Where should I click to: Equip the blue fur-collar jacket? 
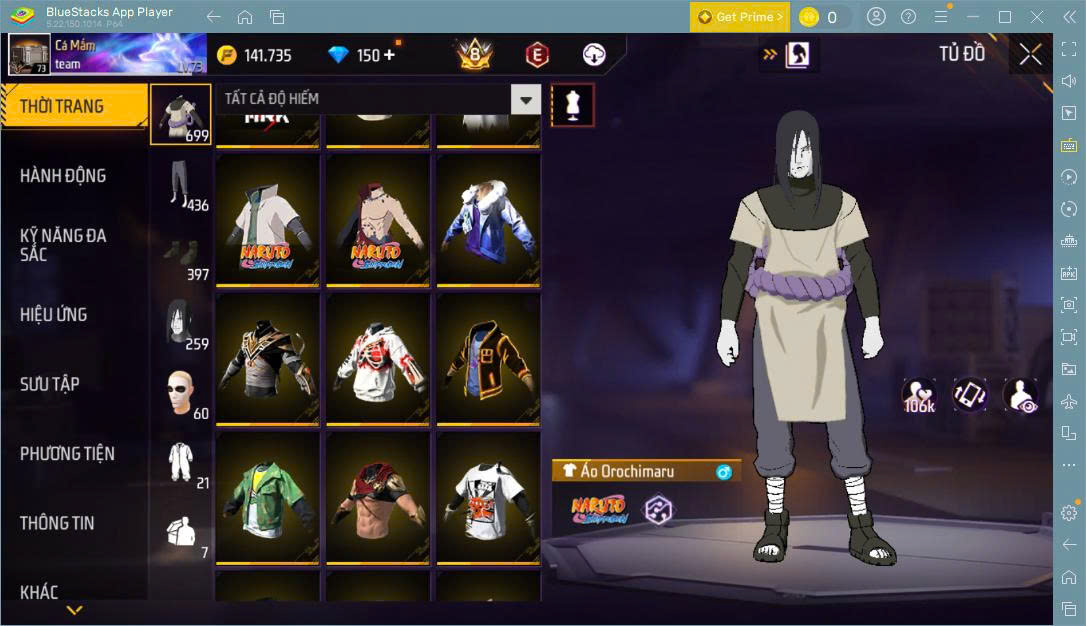[487, 219]
